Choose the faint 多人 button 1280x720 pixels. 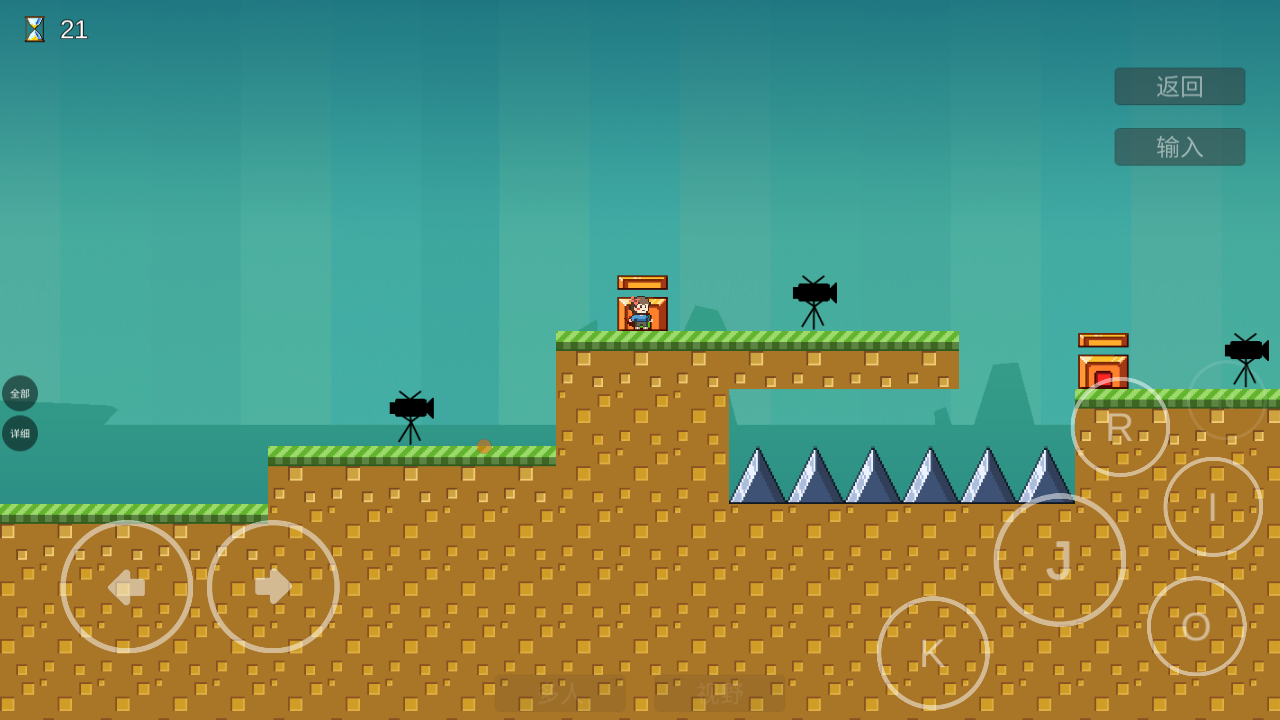pyautogui.click(x=560, y=693)
